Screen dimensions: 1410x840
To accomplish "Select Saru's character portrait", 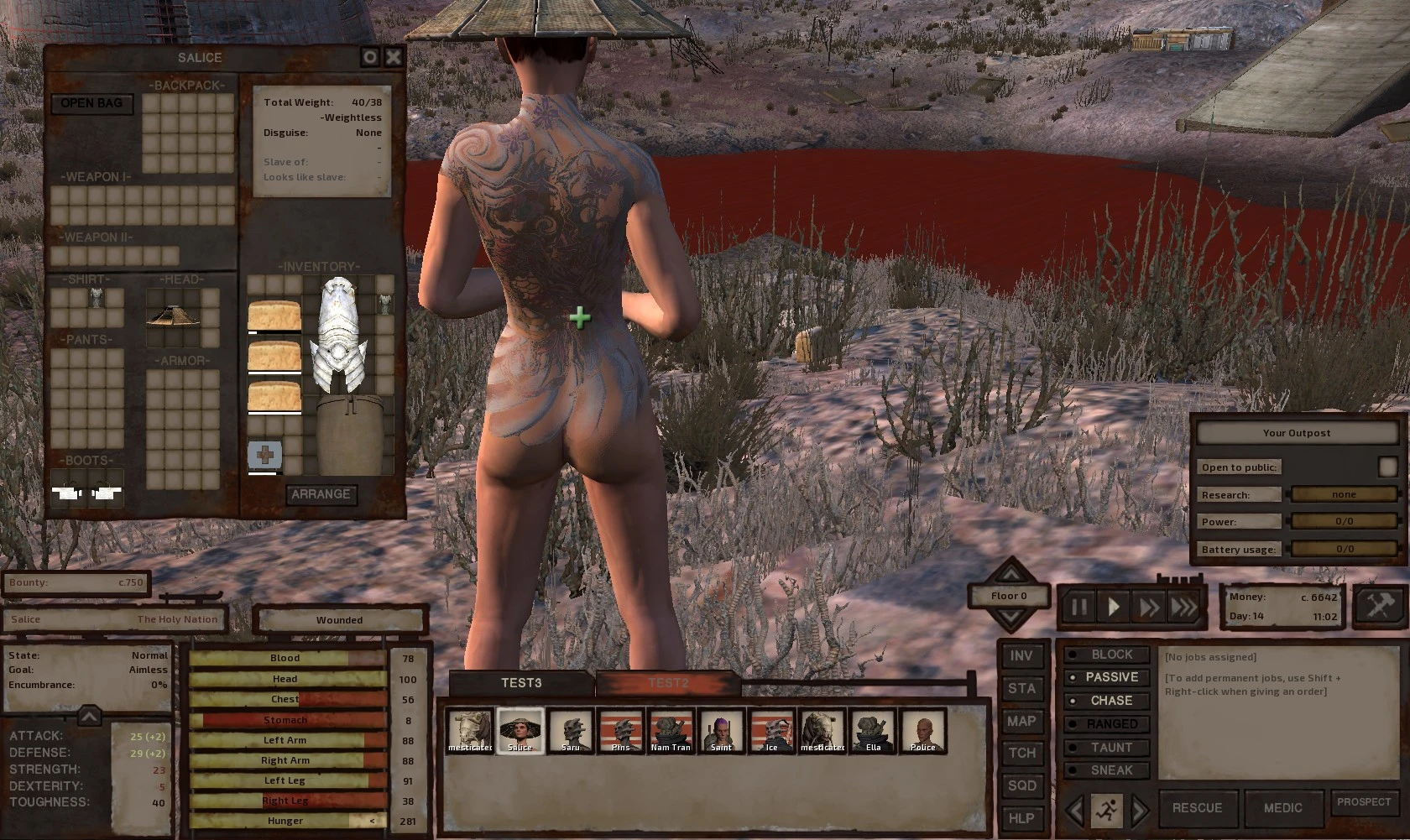I will tap(571, 731).
